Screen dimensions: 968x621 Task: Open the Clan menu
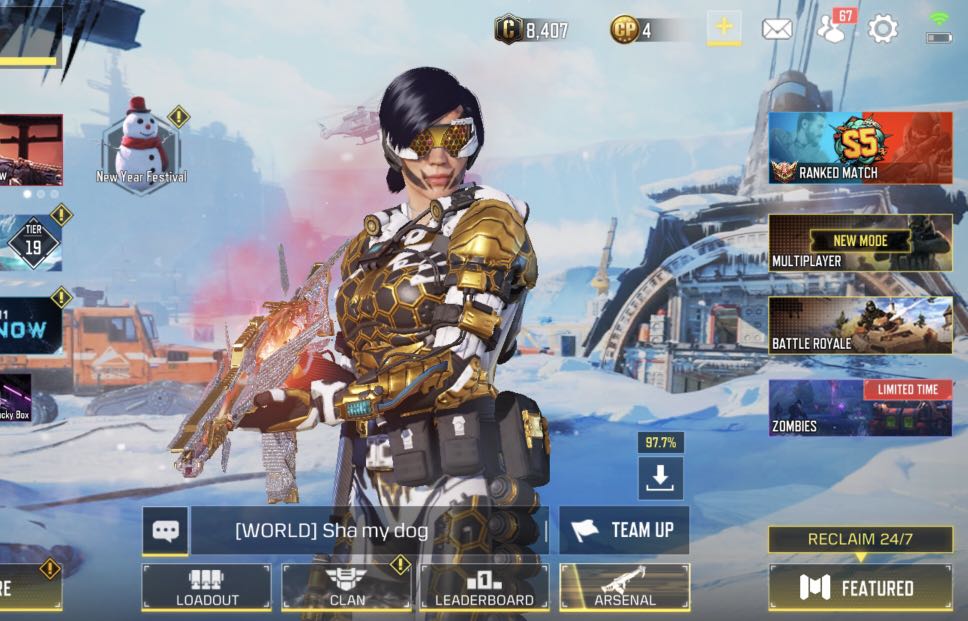click(345, 587)
